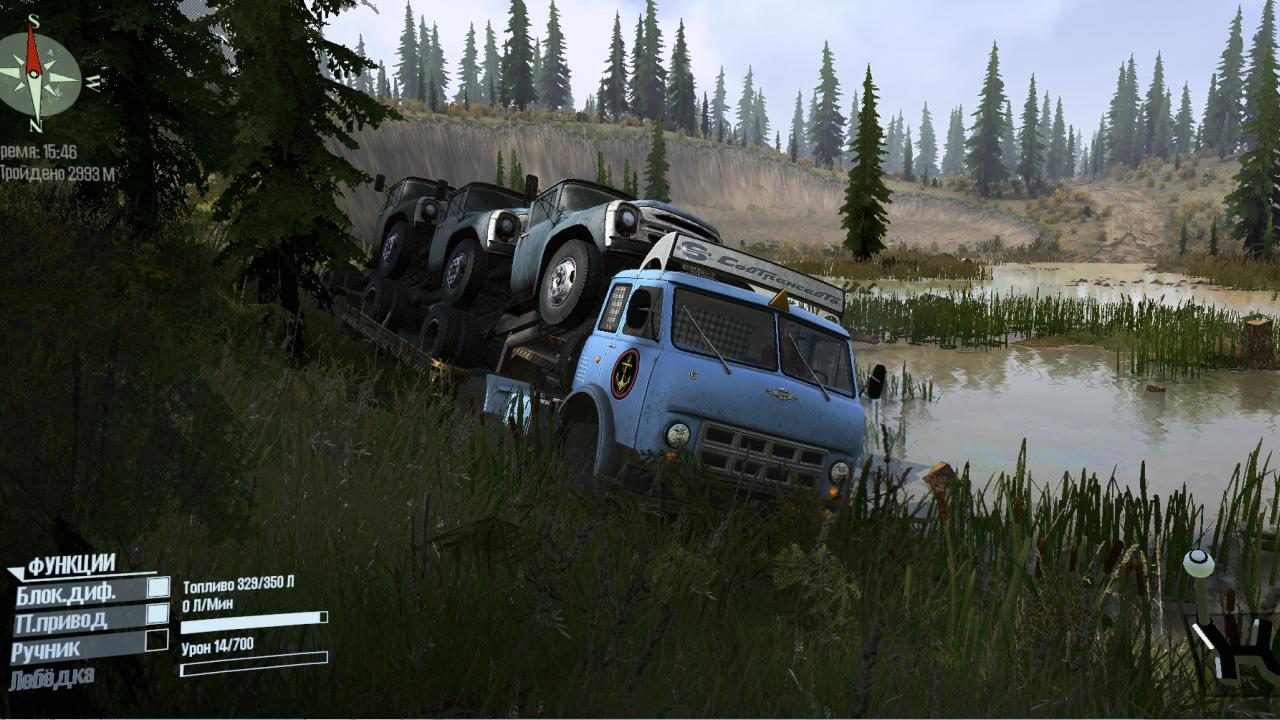This screenshot has width=1280, height=720.
Task: Toggle the П.привод all-wheel drive option
Action: pos(157,614)
